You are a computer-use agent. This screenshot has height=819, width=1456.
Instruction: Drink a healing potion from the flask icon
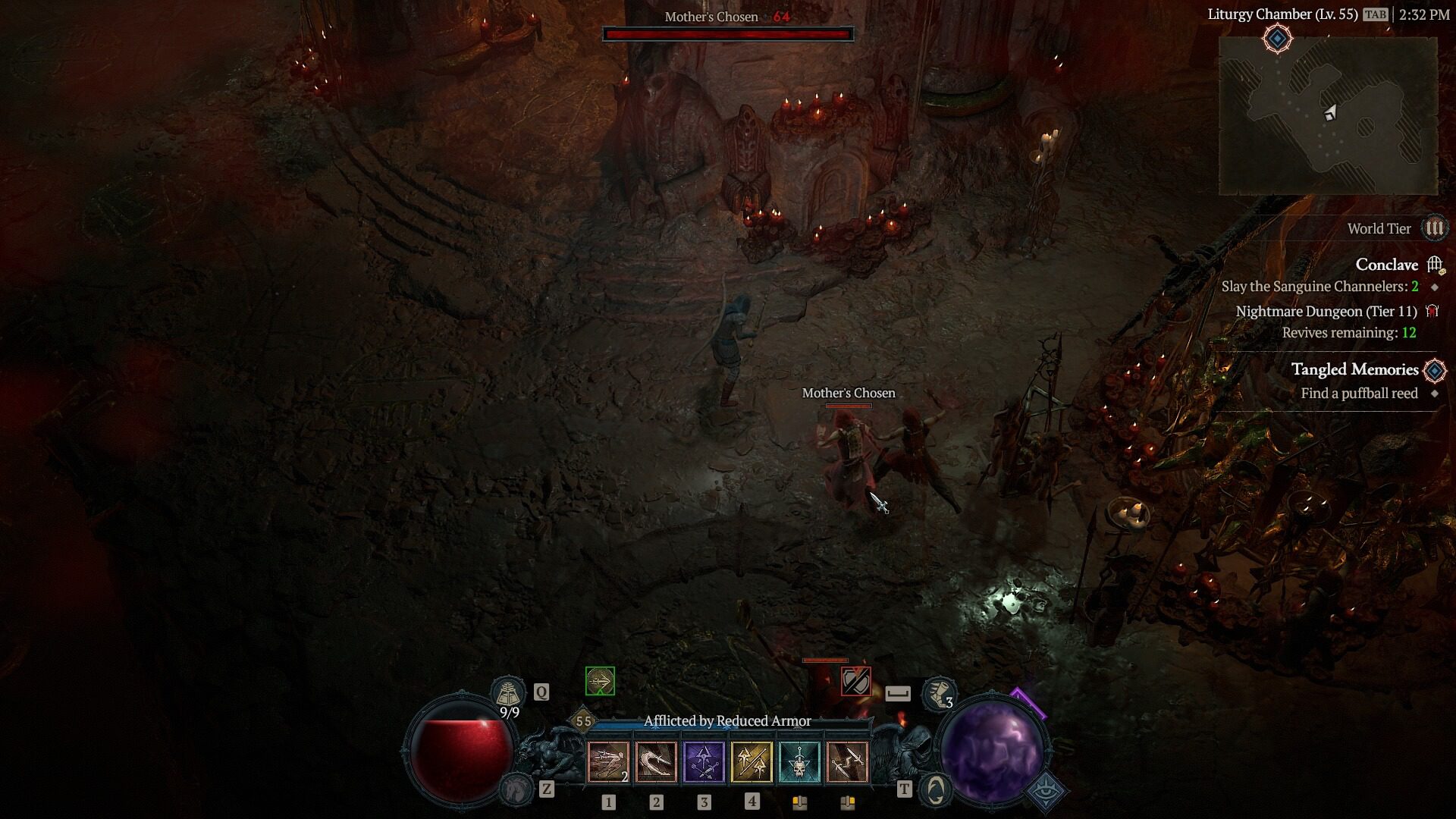pyautogui.click(x=508, y=693)
